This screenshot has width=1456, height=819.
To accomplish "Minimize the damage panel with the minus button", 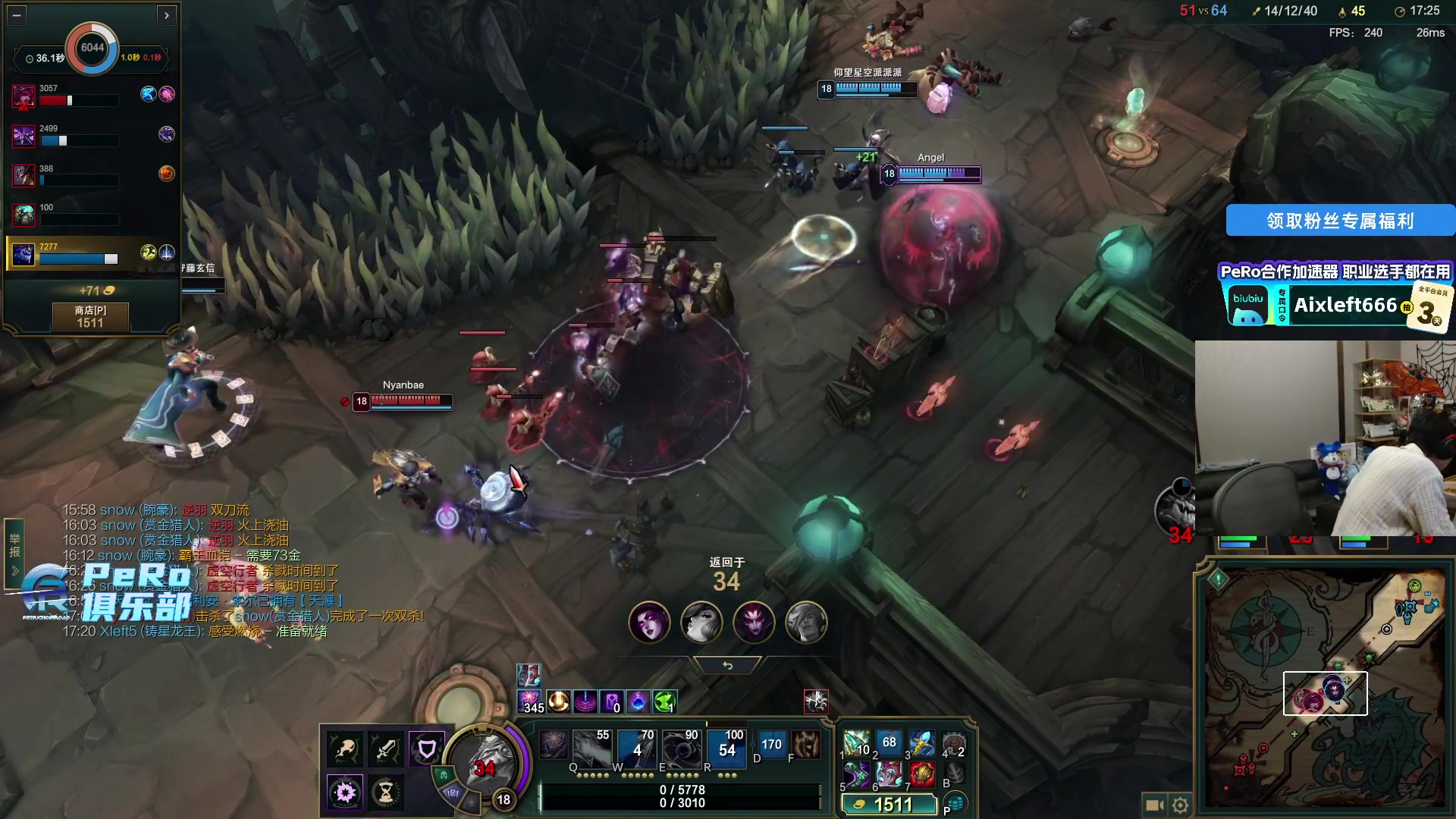I will point(17,14).
